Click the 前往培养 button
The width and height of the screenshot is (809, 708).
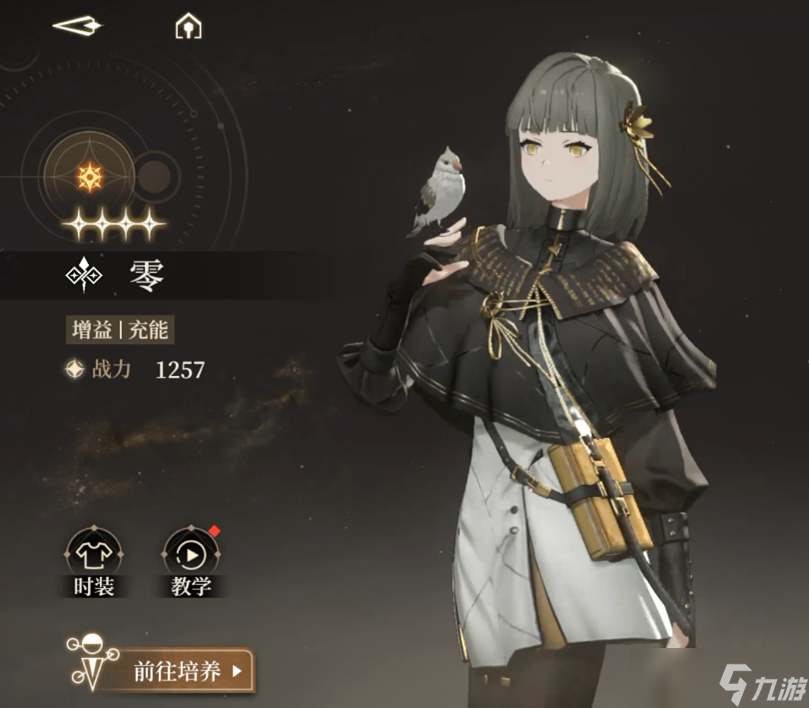[188, 671]
